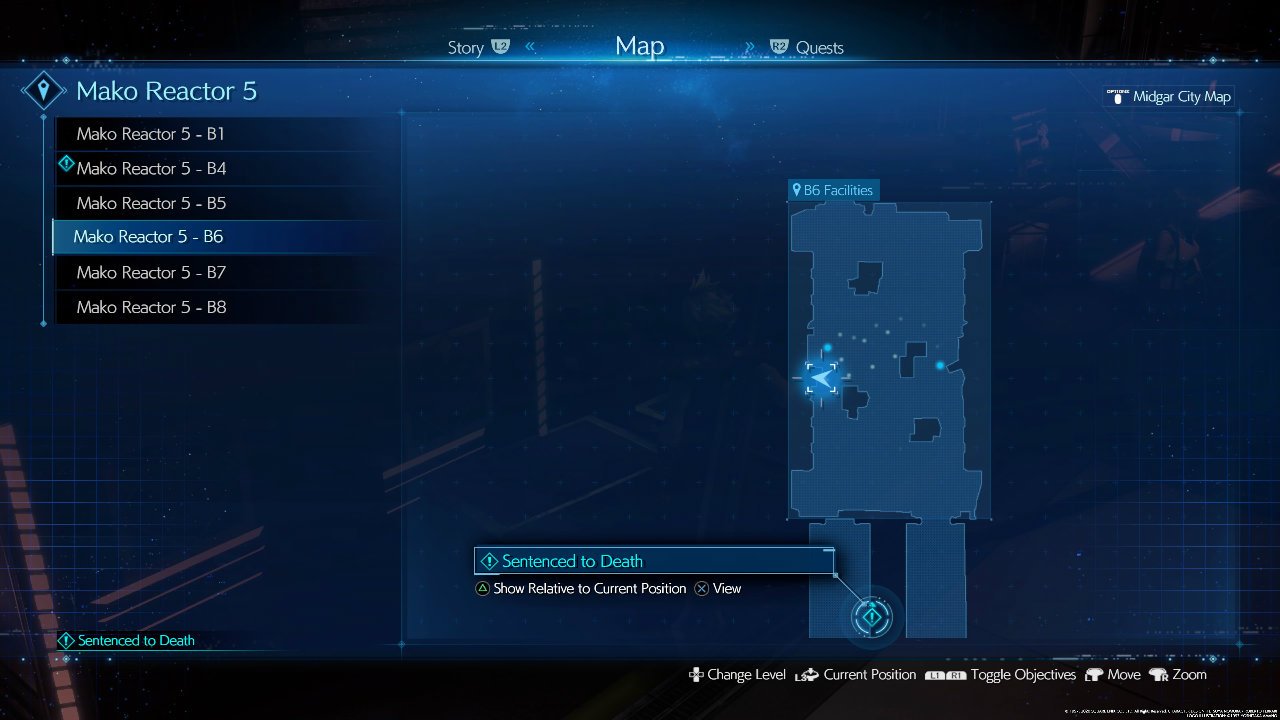Open the Quests screen

821,47
